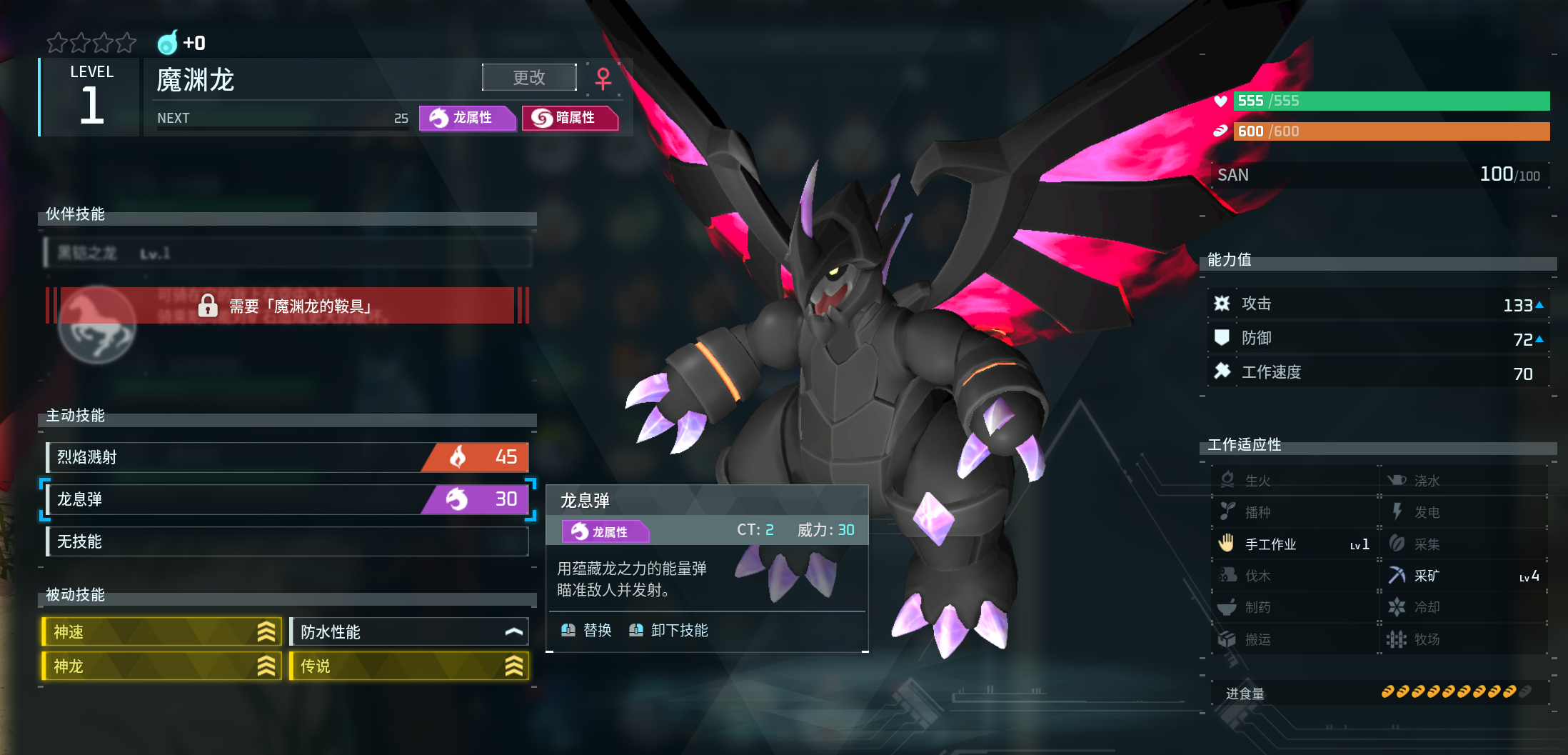Click 卸下技能 to unequip skill
Screen dimensions: 1568x755
(x=669, y=630)
